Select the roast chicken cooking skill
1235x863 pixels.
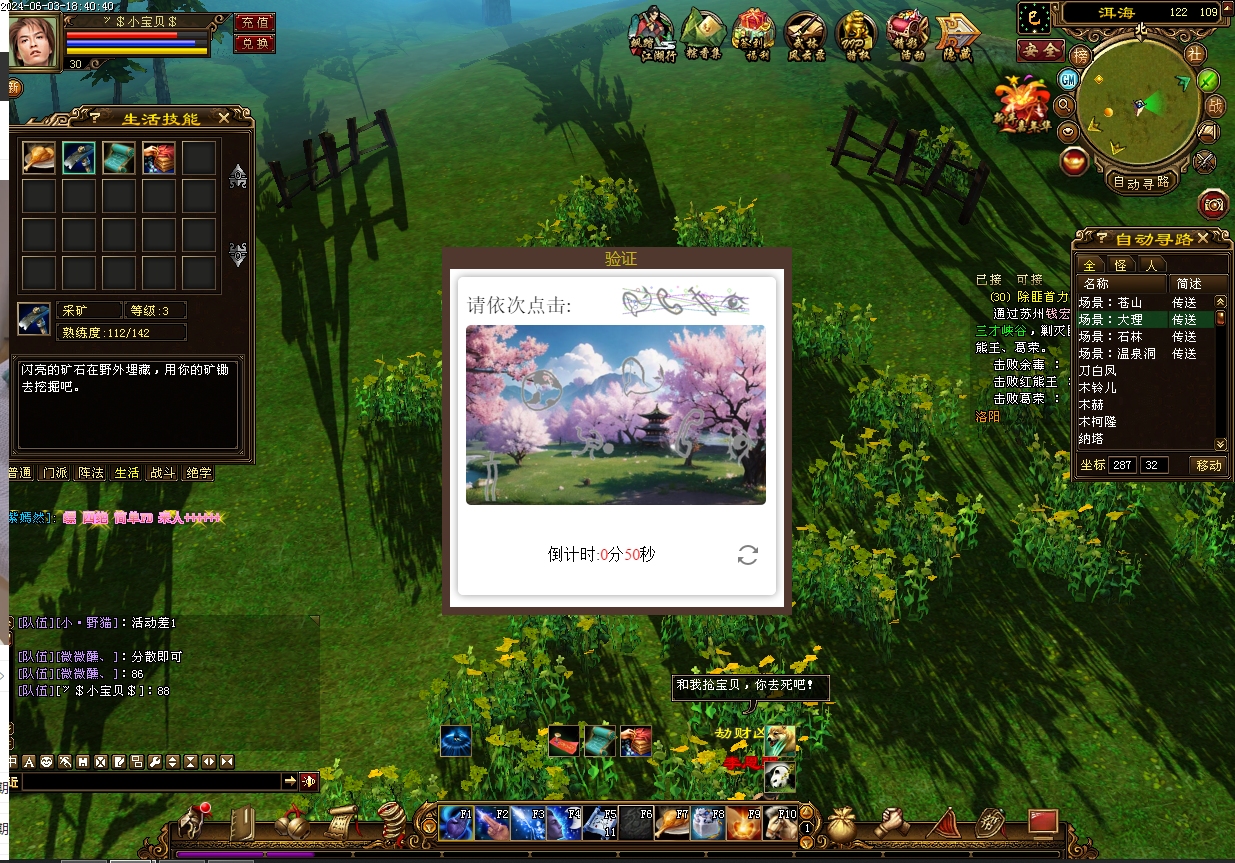coord(39,157)
